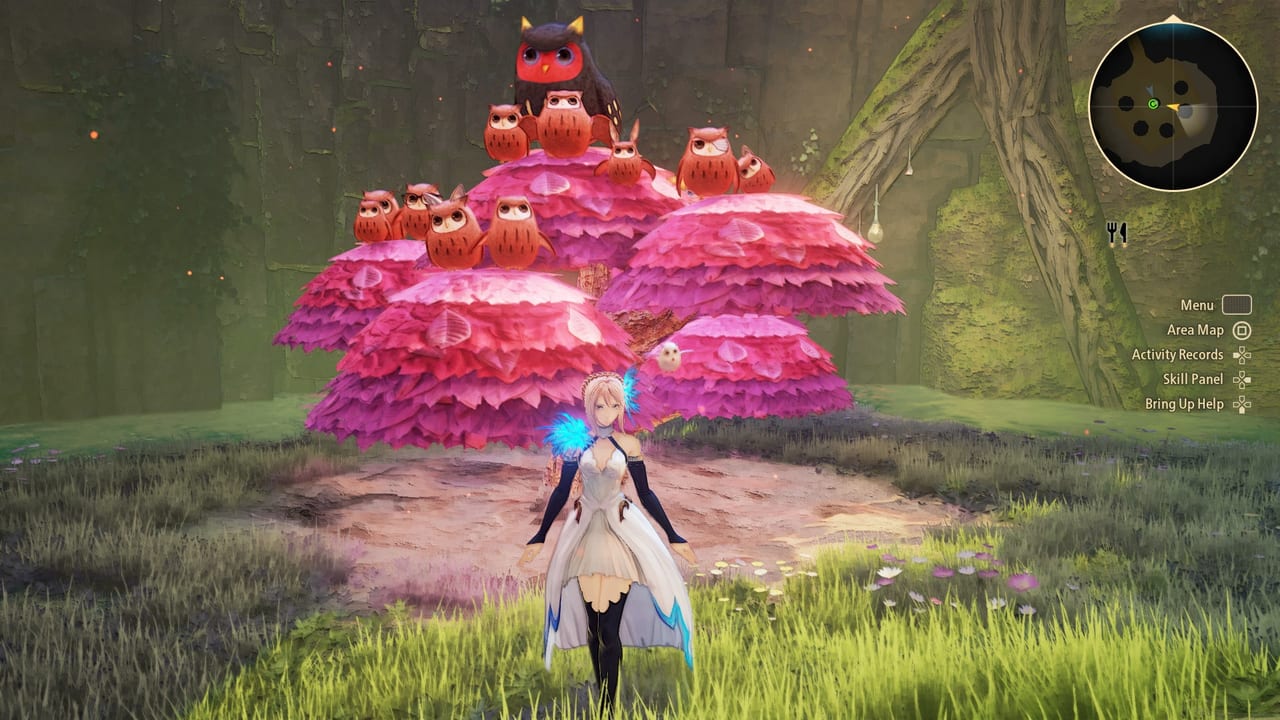Click the touchpad button icon beside Menu
The image size is (1280, 720).
click(x=1237, y=305)
